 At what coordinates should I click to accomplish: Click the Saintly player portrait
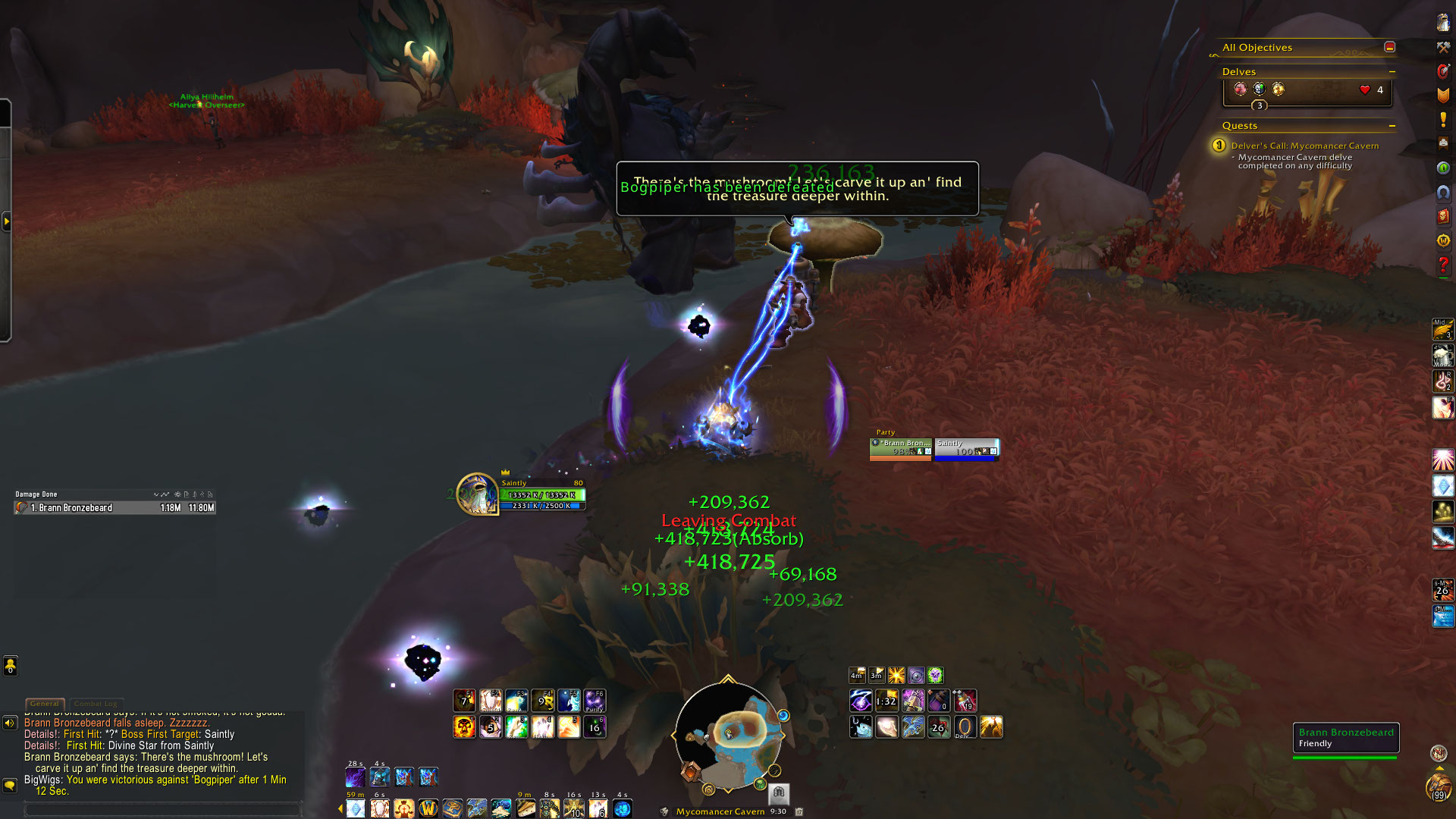coord(476,494)
